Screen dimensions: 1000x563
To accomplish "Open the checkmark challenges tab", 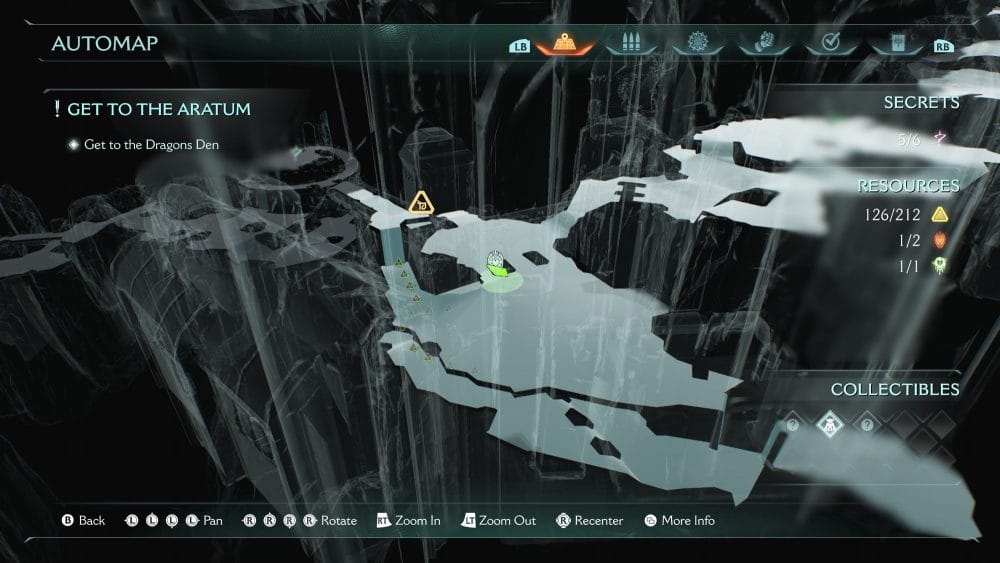I will pos(828,44).
